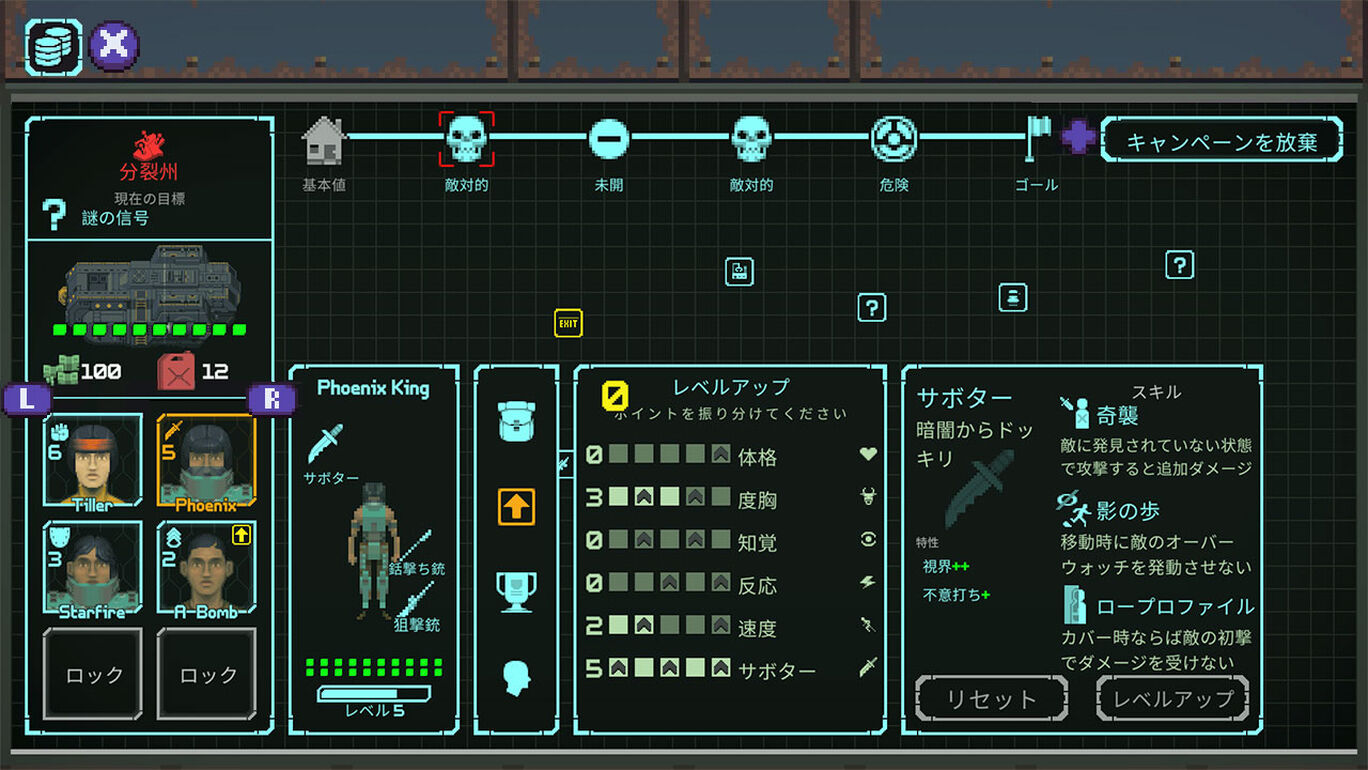The height and width of the screenshot is (770, 1368).
Task: Close the screen with the purple X
Action: pos(114,45)
